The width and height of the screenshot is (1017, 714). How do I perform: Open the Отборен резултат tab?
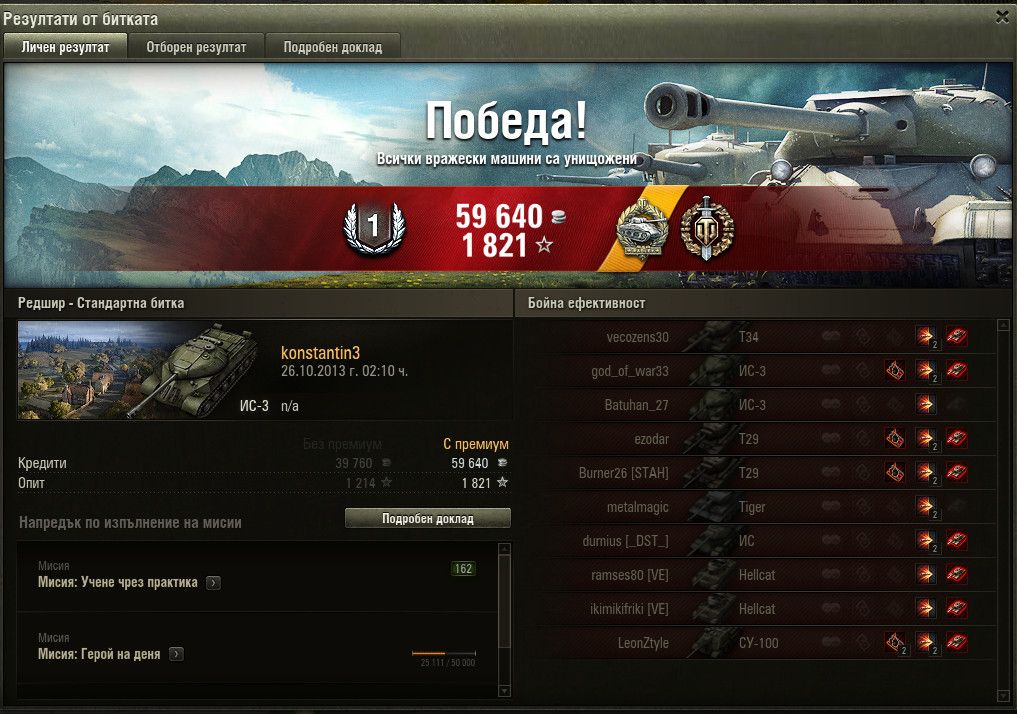[x=196, y=47]
